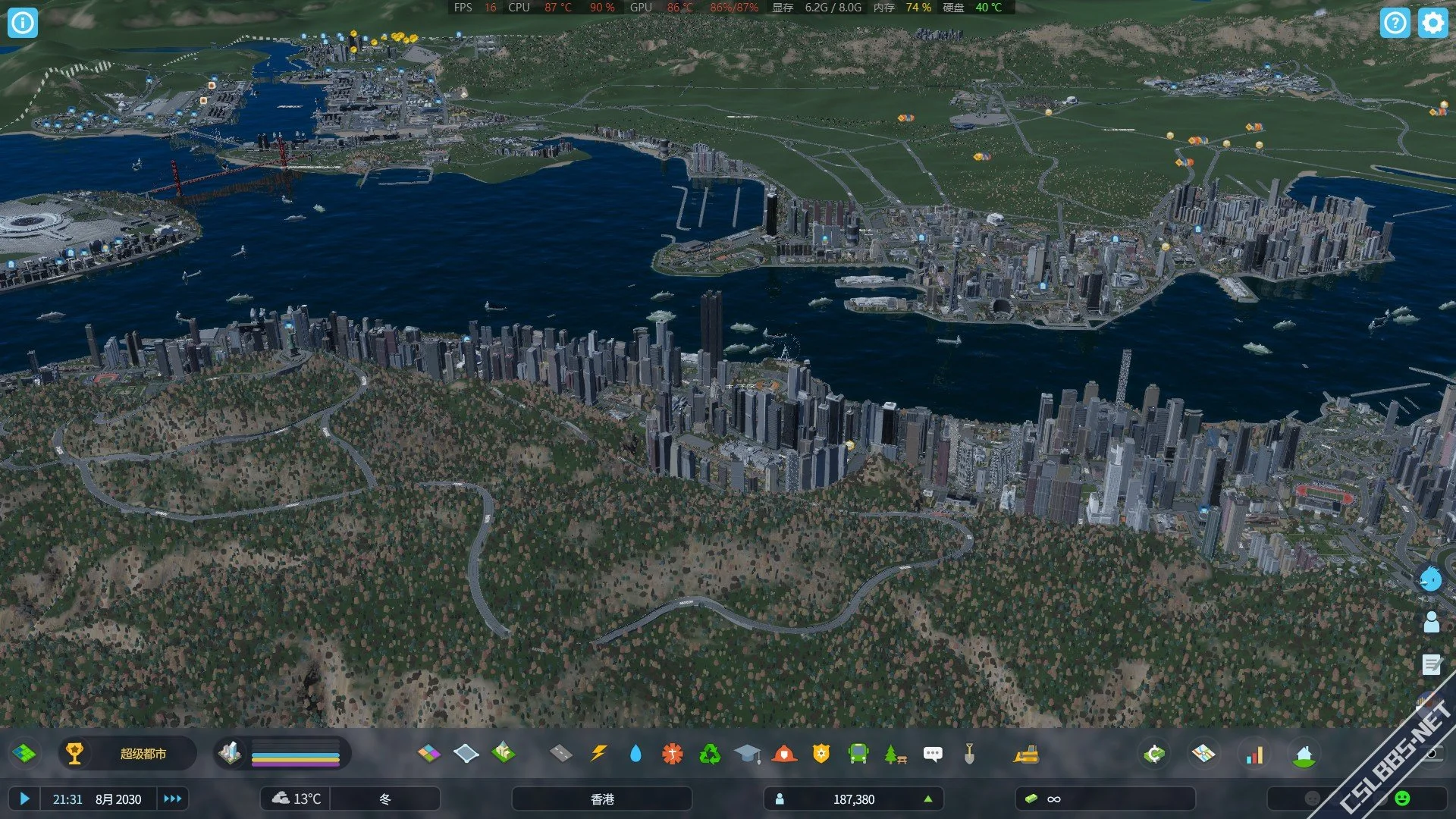Image resolution: width=1456 pixels, height=819 pixels.
Task: Change game speed with triple arrows
Action: 172,799
